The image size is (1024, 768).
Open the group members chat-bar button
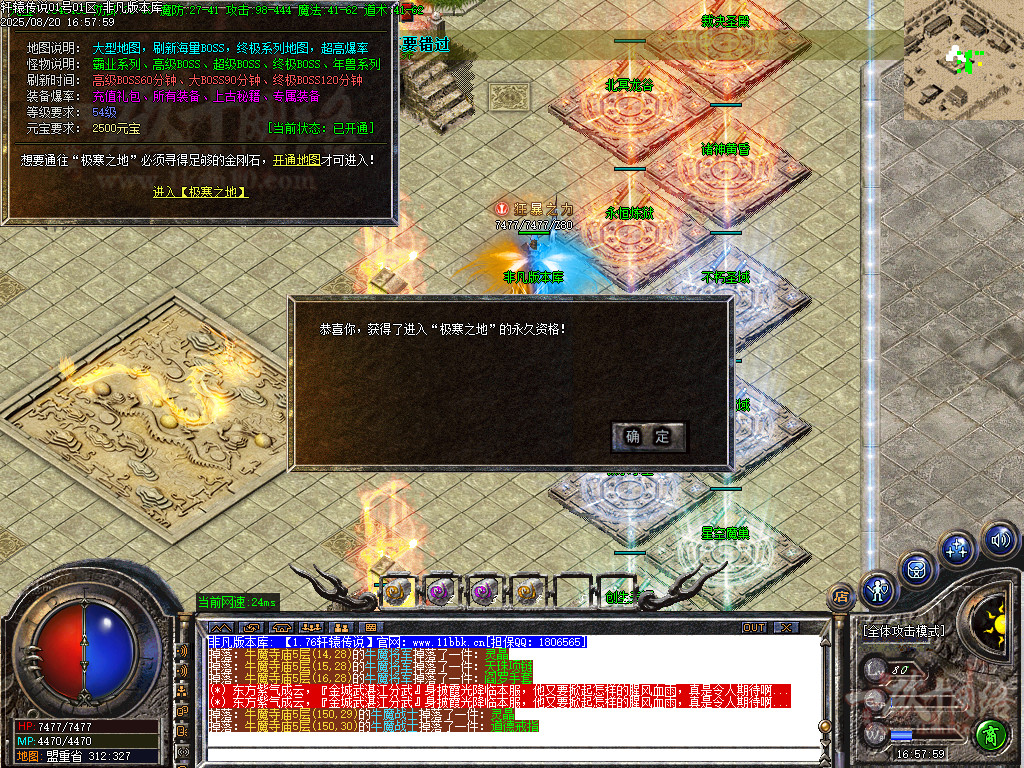[x=323, y=628]
